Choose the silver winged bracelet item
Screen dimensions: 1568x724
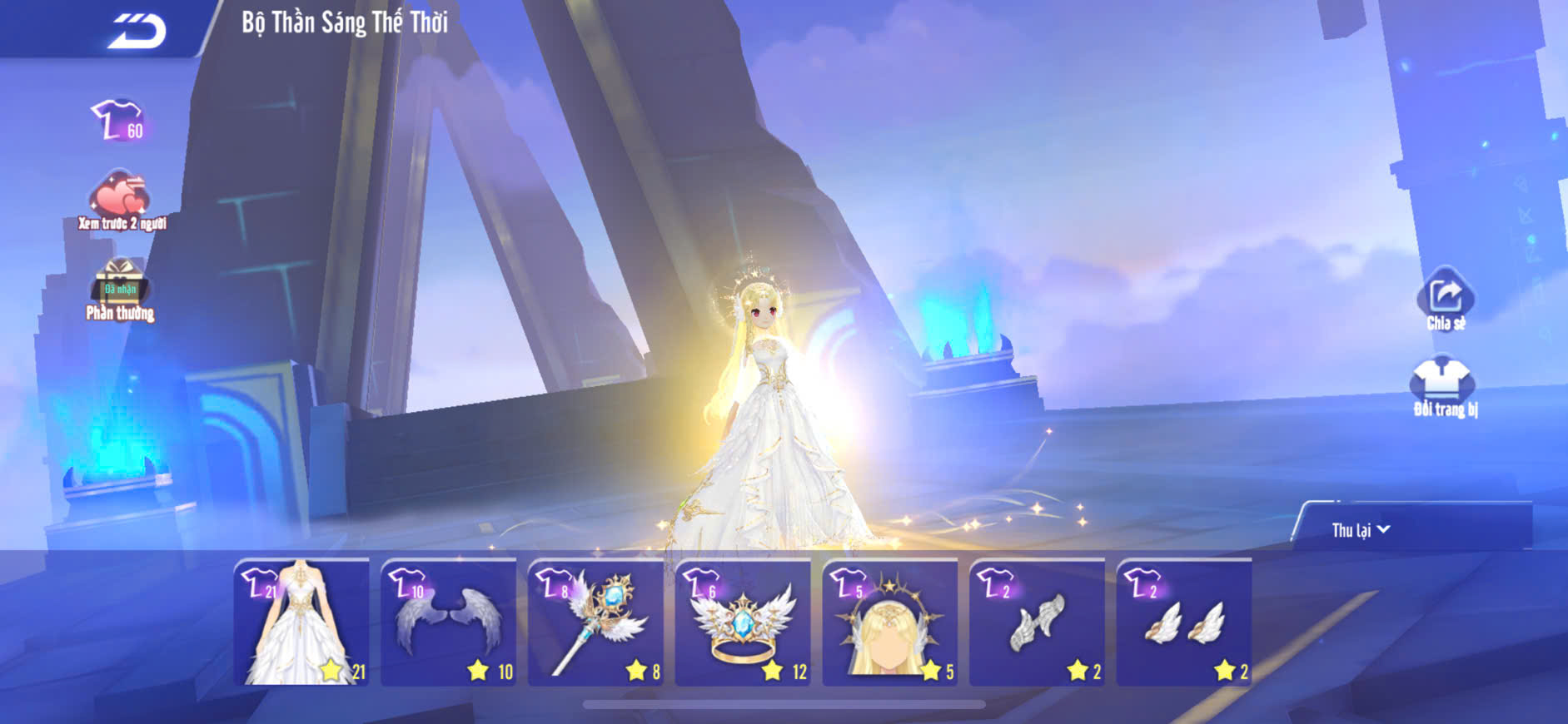(x=1038, y=622)
